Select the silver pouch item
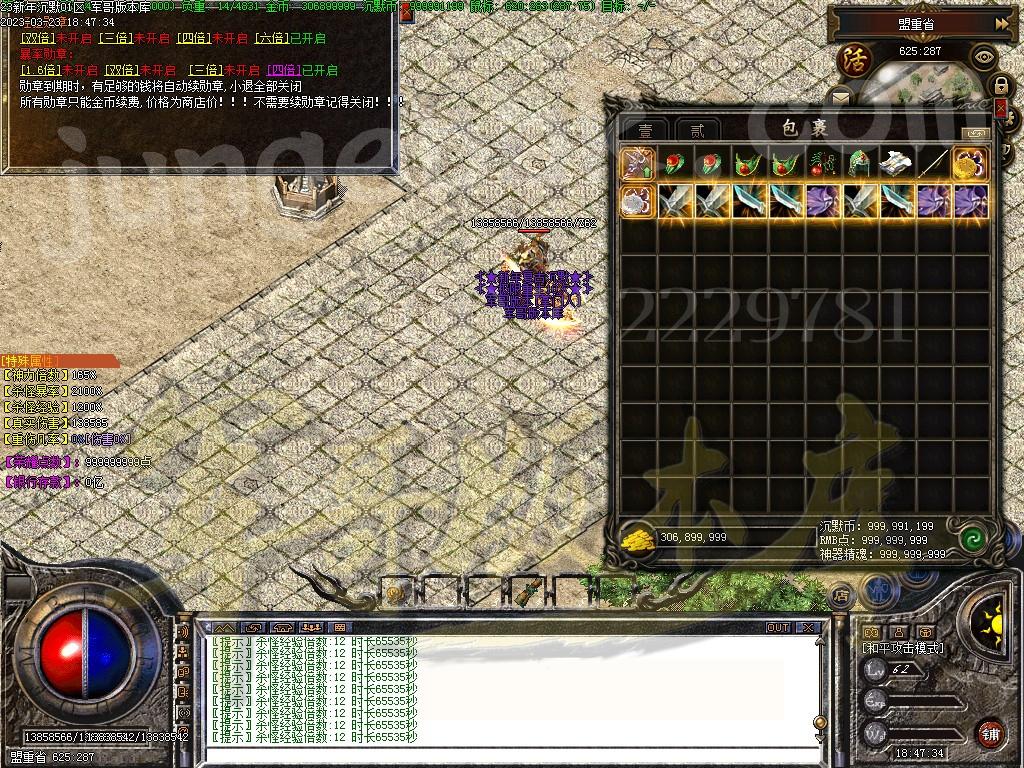1024x768 pixels. [636, 201]
